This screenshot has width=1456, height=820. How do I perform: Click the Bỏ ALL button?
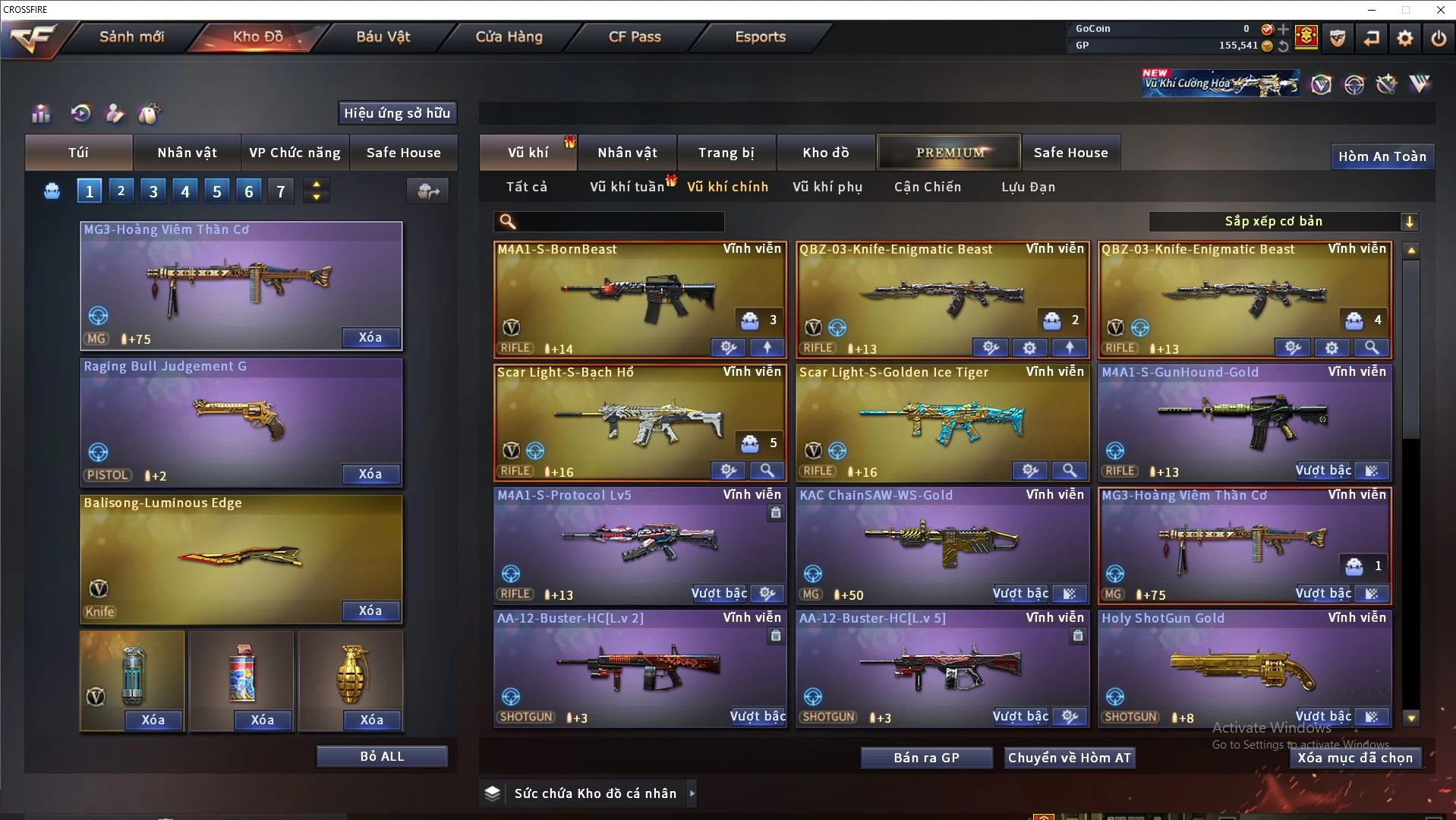pyautogui.click(x=382, y=756)
